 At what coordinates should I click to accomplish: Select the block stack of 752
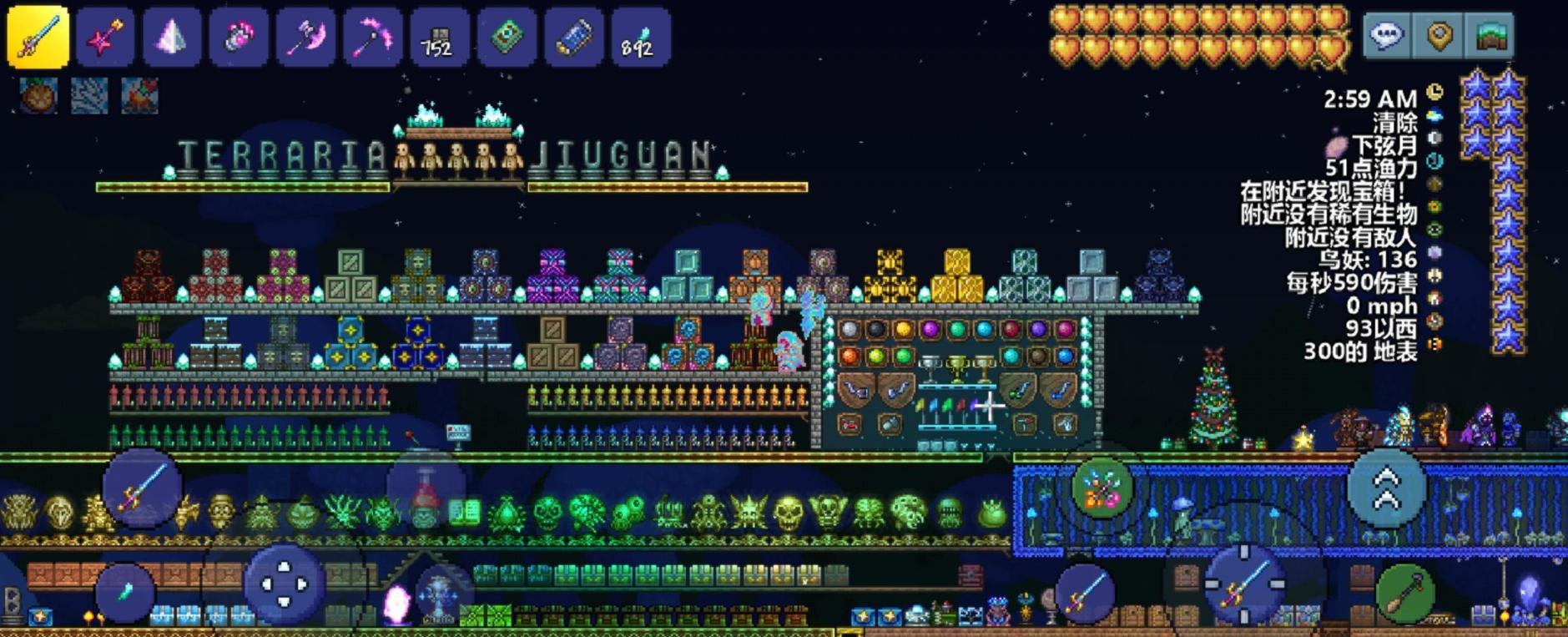click(x=439, y=37)
